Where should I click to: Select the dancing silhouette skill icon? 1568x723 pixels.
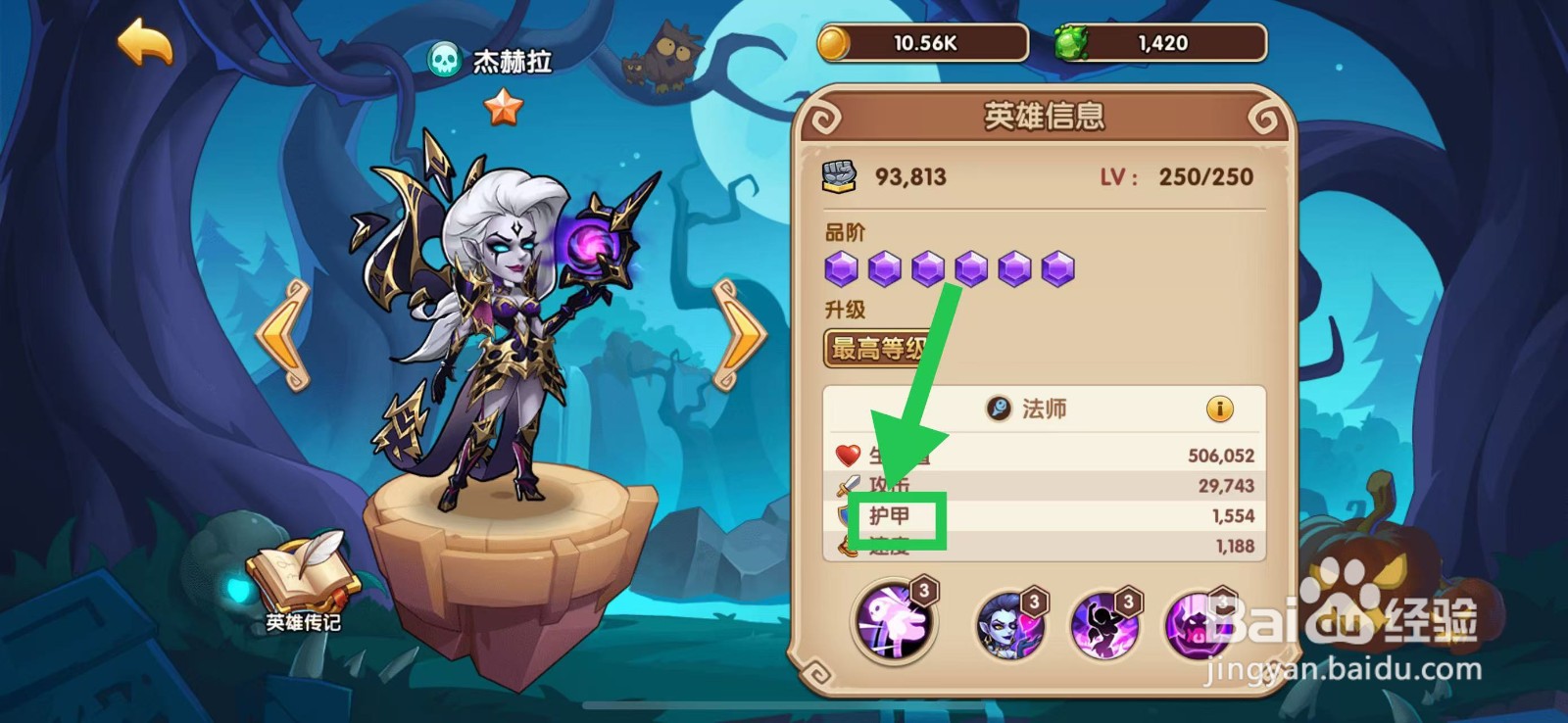pyautogui.click(x=1104, y=625)
